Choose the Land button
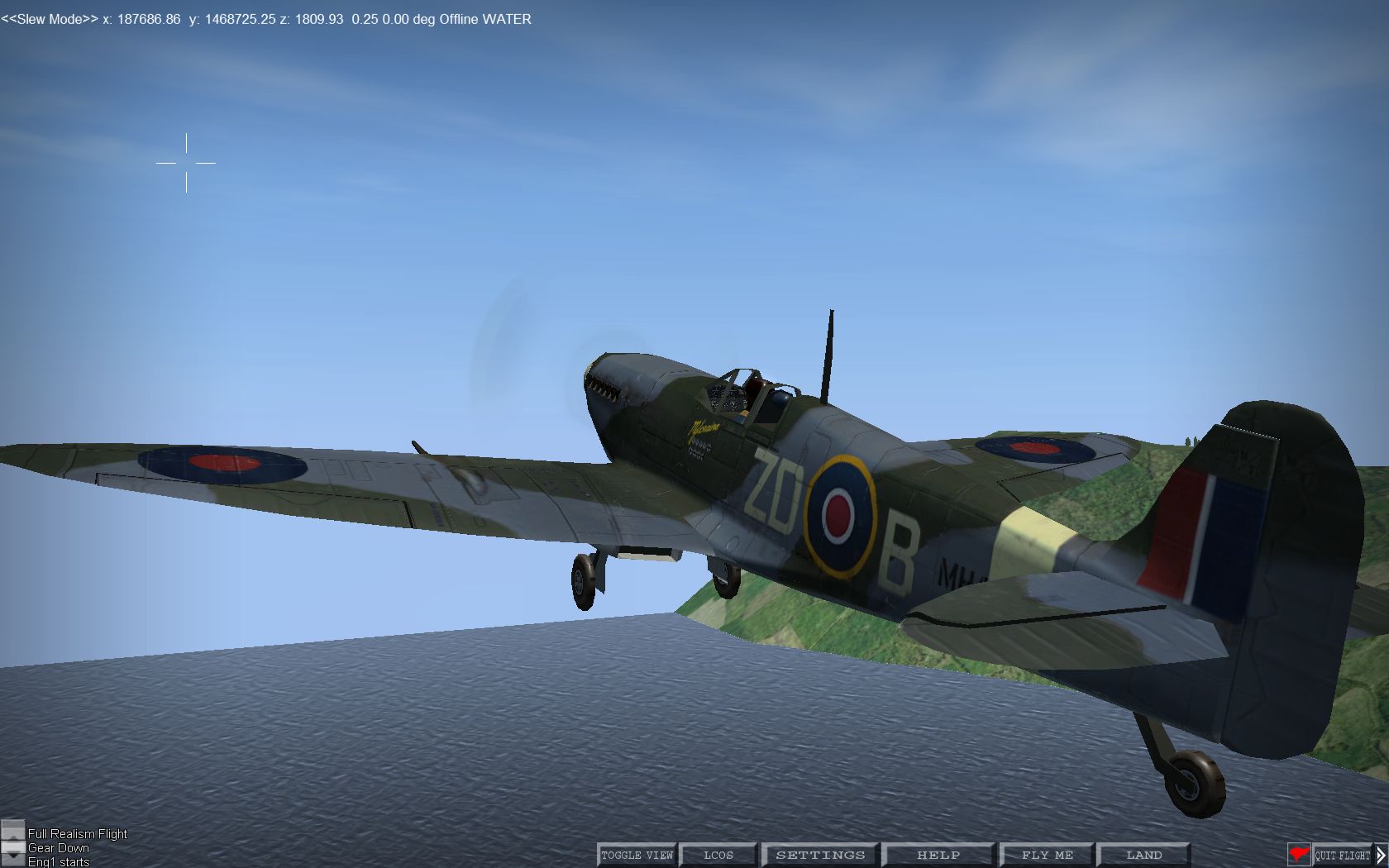1389x868 pixels. click(x=1143, y=855)
